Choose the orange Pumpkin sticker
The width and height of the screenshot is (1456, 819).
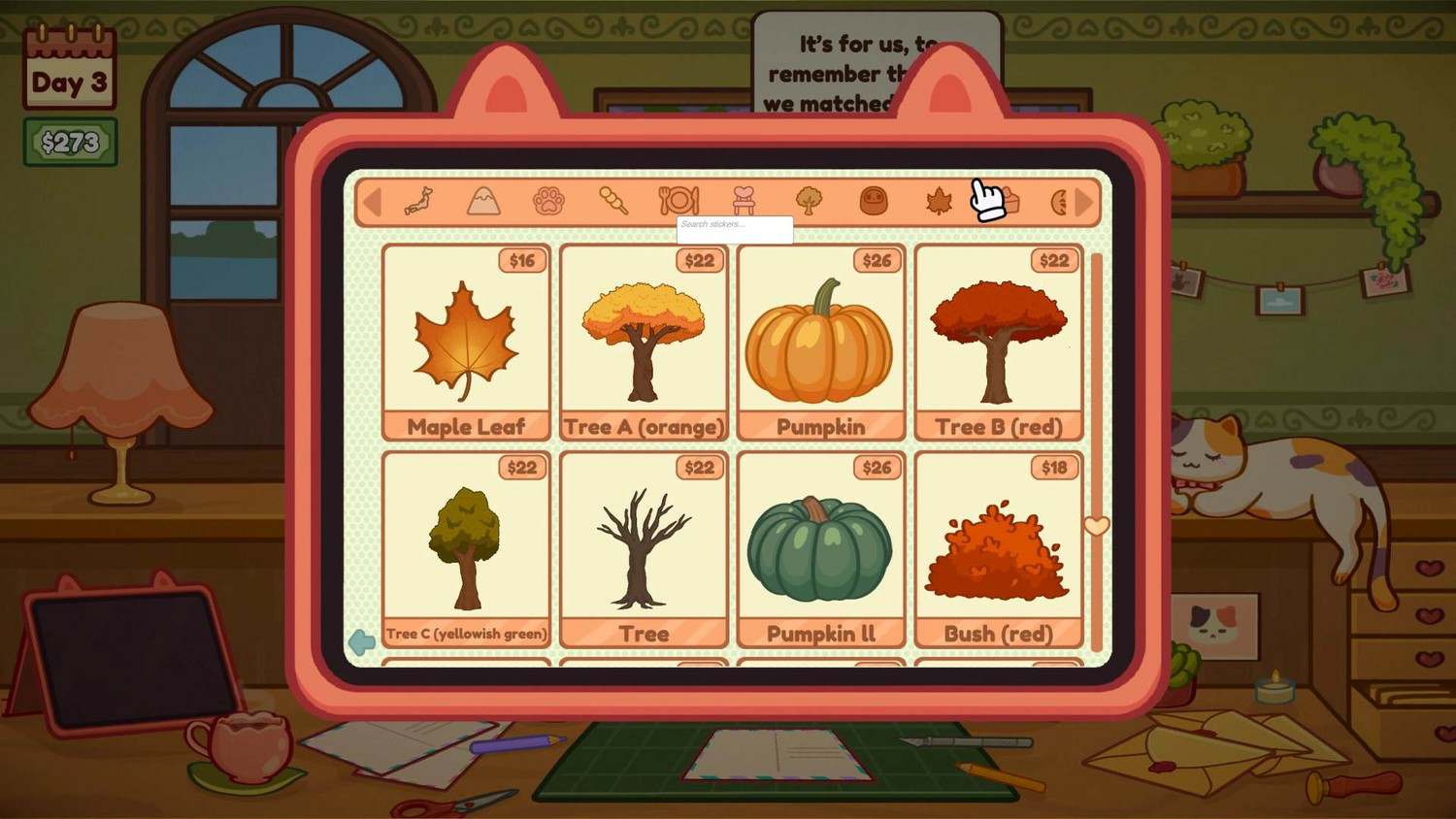(820, 342)
